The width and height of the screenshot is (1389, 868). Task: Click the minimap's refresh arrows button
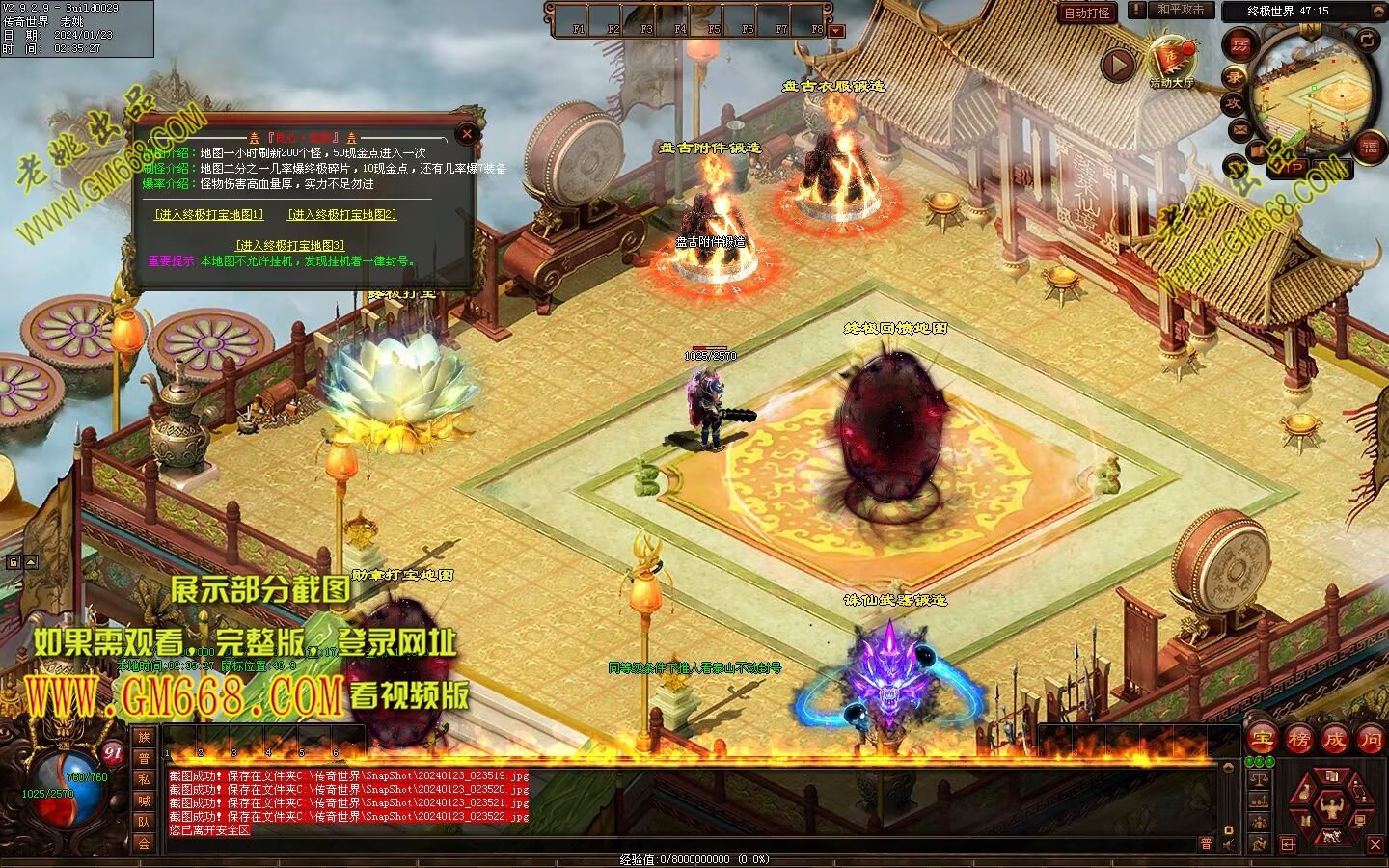pos(1368,40)
